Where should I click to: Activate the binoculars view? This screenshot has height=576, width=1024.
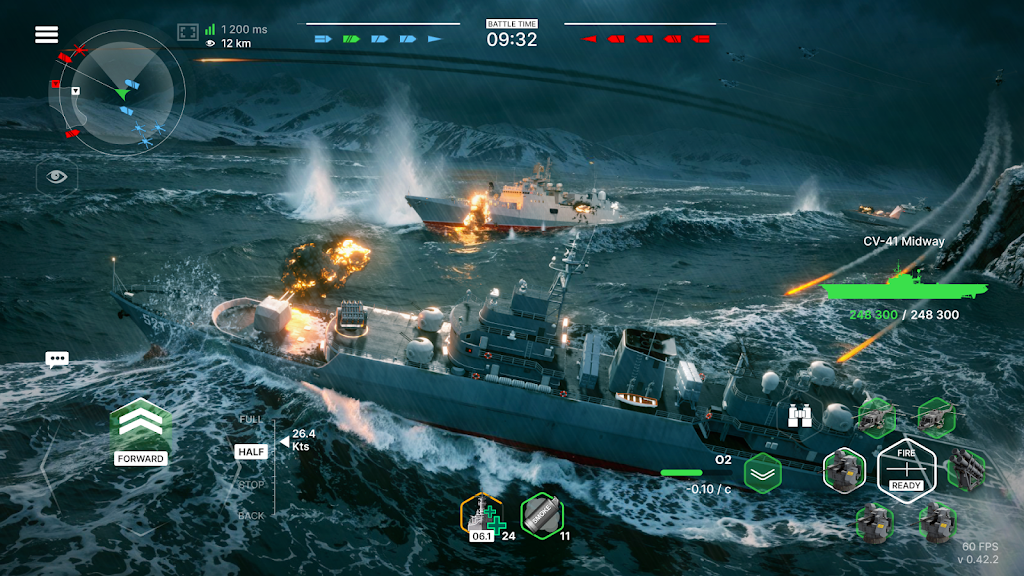tap(800, 415)
